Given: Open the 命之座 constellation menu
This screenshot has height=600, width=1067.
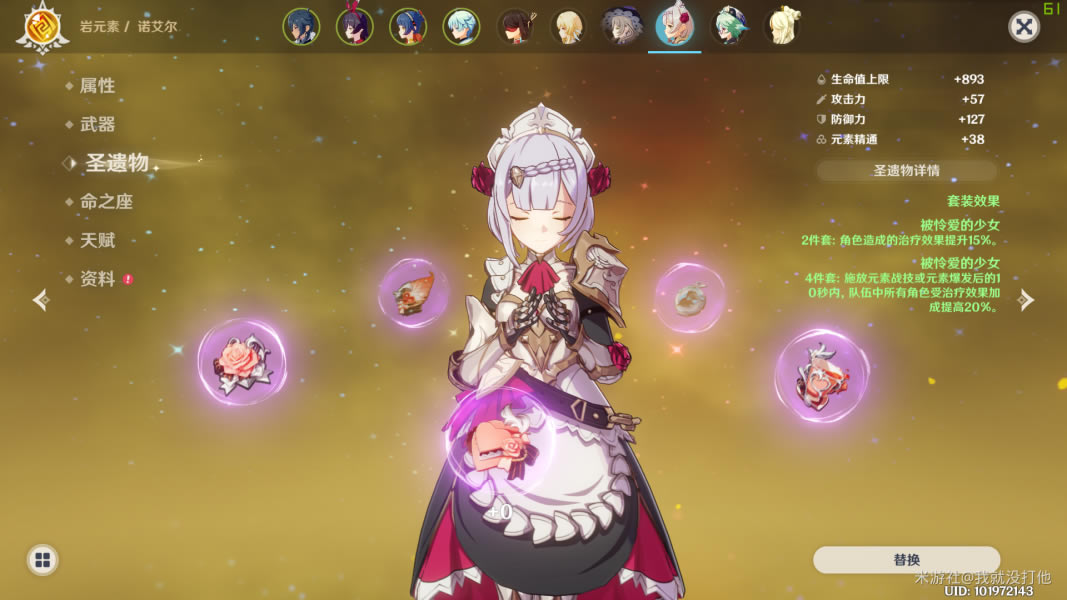Looking at the screenshot, I should (x=106, y=201).
